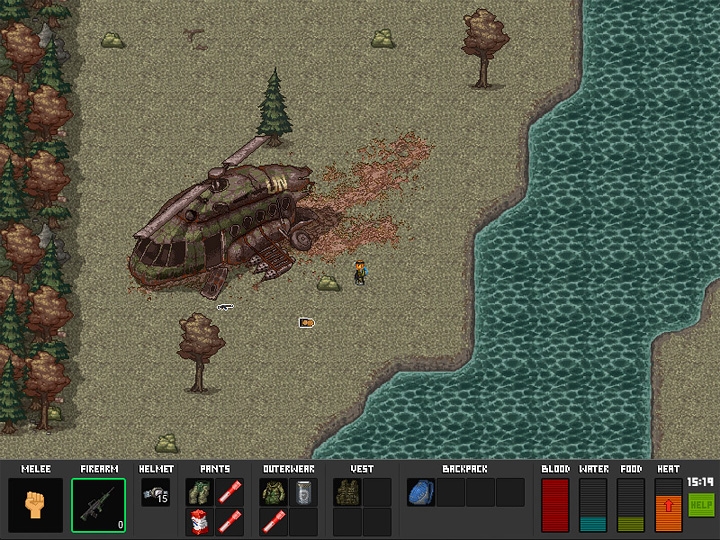
Task: Pick the metal container in outerwear
Action: (303, 492)
